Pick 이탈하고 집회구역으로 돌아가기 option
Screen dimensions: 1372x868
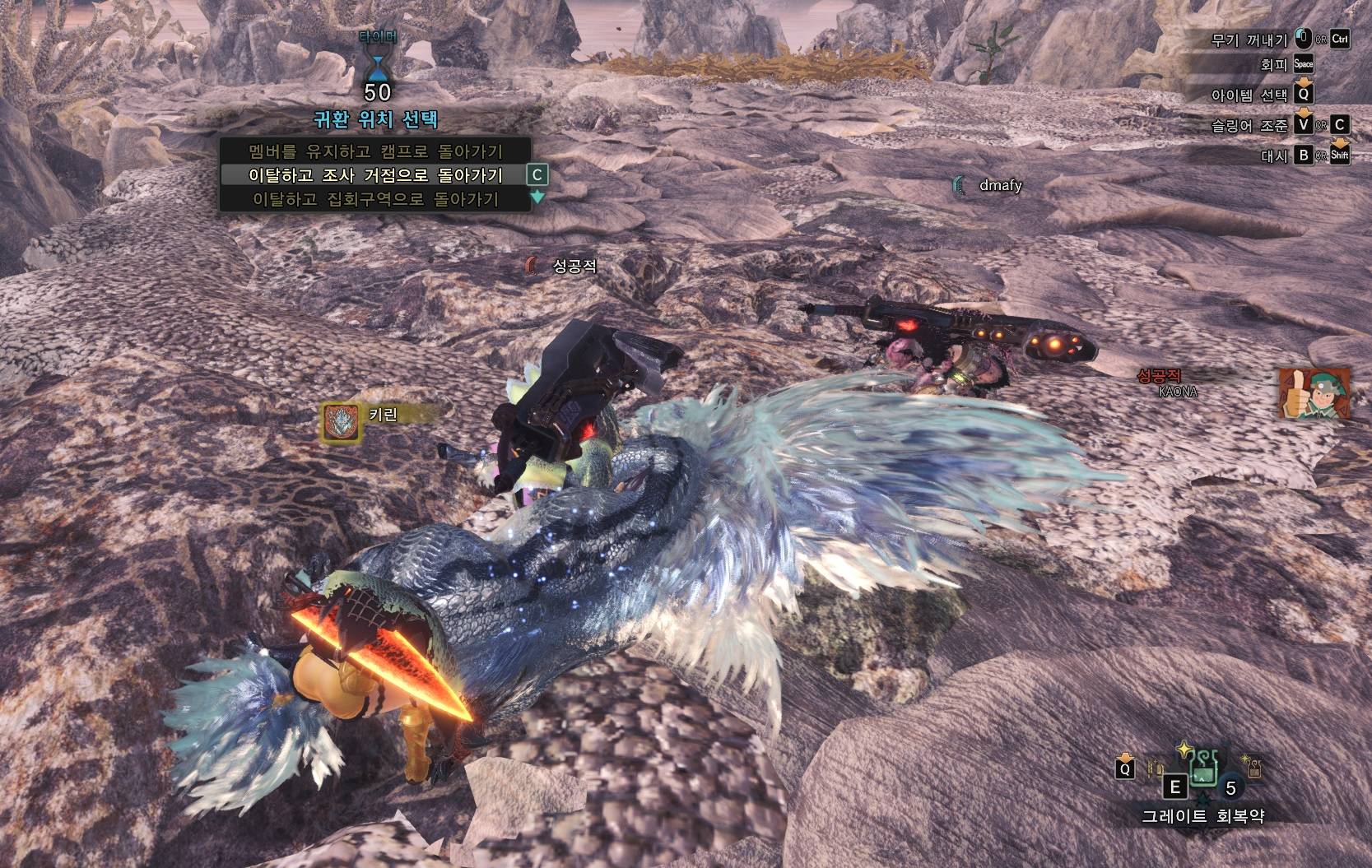pyautogui.click(x=374, y=199)
